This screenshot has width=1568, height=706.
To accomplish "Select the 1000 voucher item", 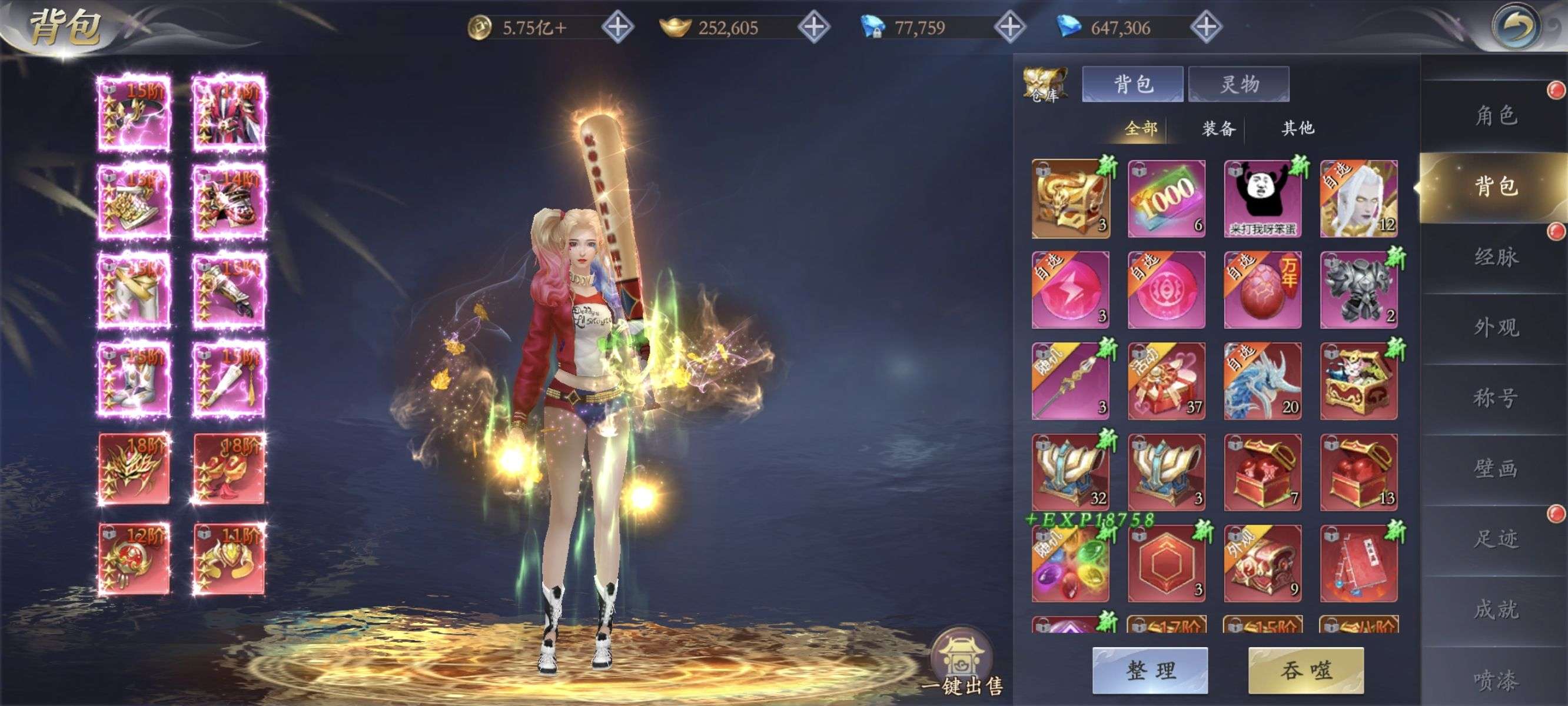I will 1166,199.
